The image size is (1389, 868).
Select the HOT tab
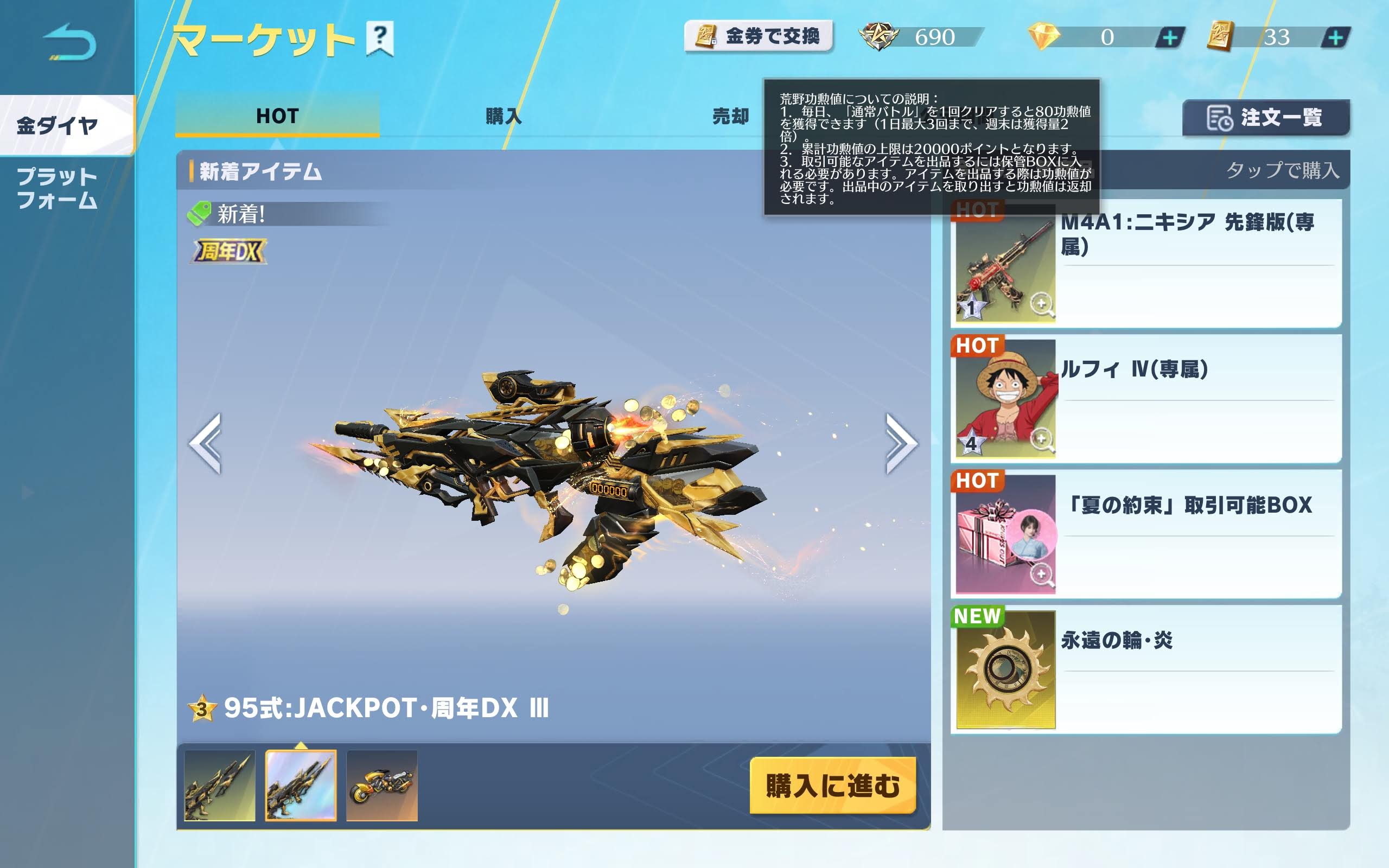(x=277, y=116)
